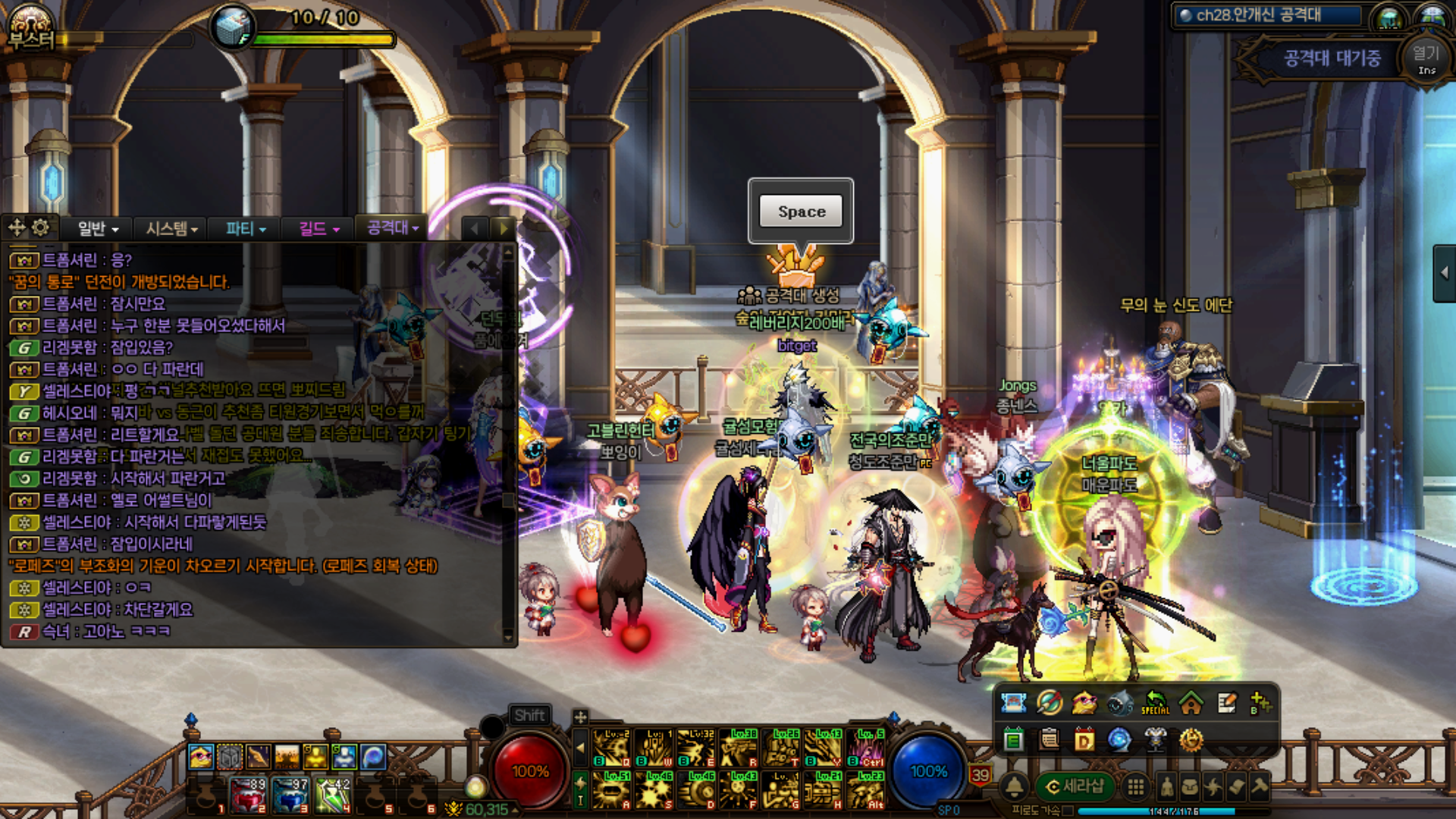Screen dimensions: 1456x819
Task: Open chat settings gear icon
Action: coord(41,227)
